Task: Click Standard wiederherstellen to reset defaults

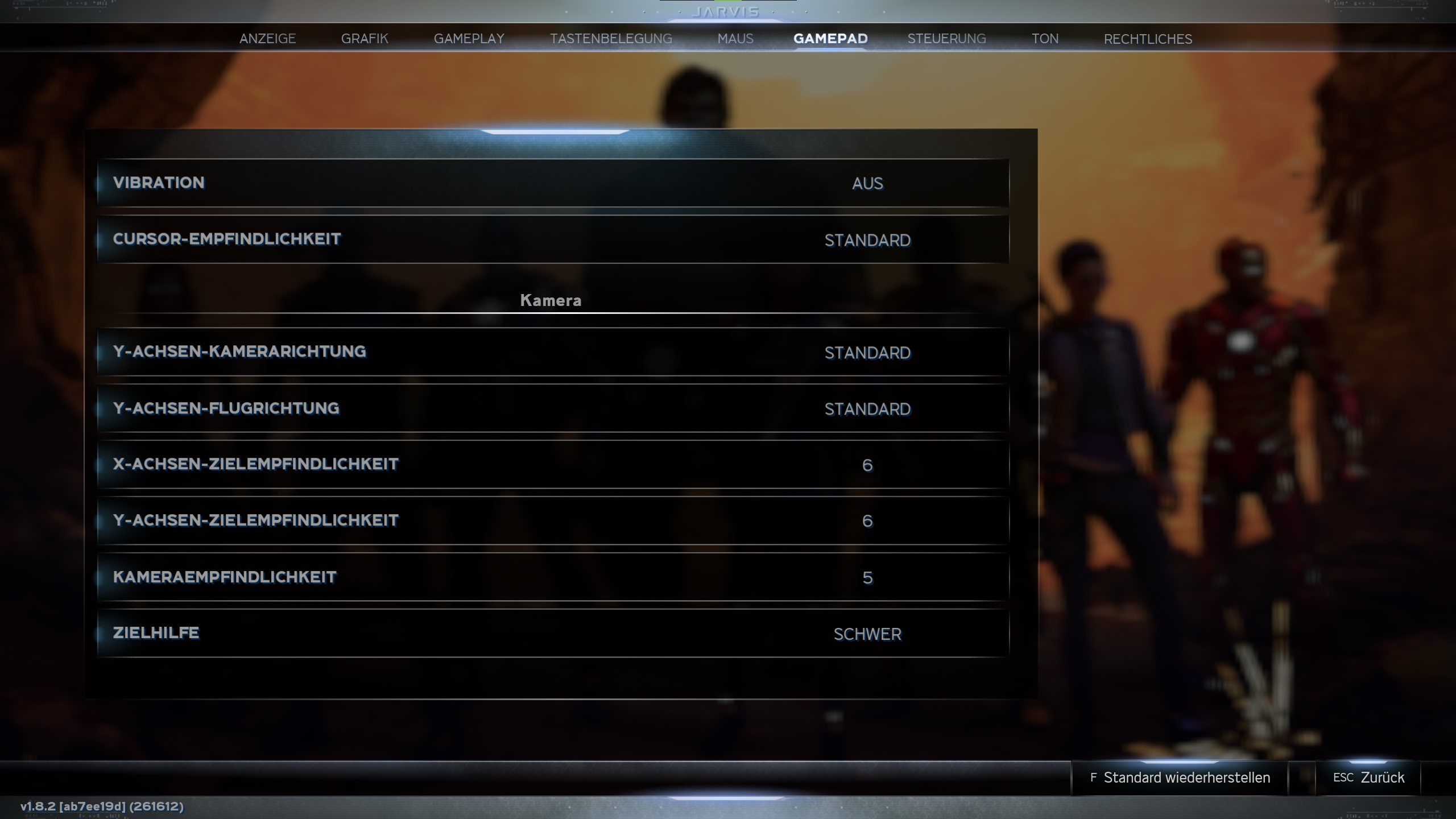Action: point(1180,777)
